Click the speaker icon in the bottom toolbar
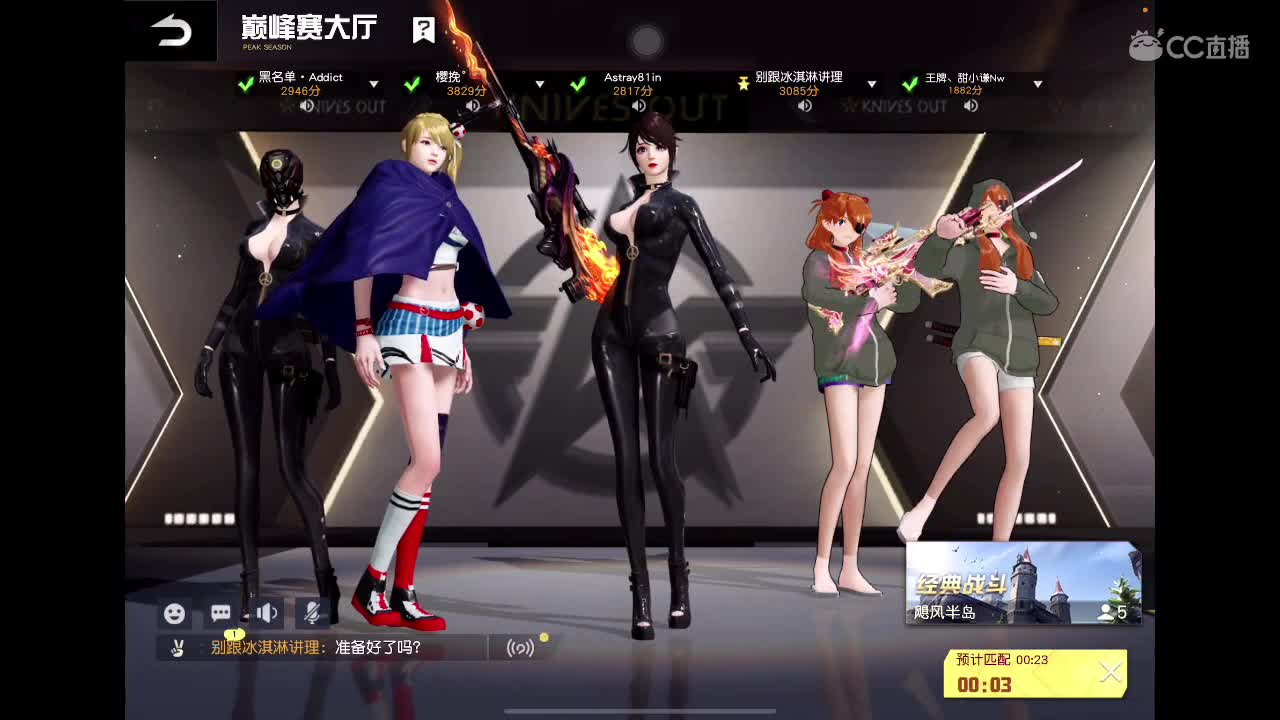Viewport: 1280px width, 720px height. click(266, 613)
